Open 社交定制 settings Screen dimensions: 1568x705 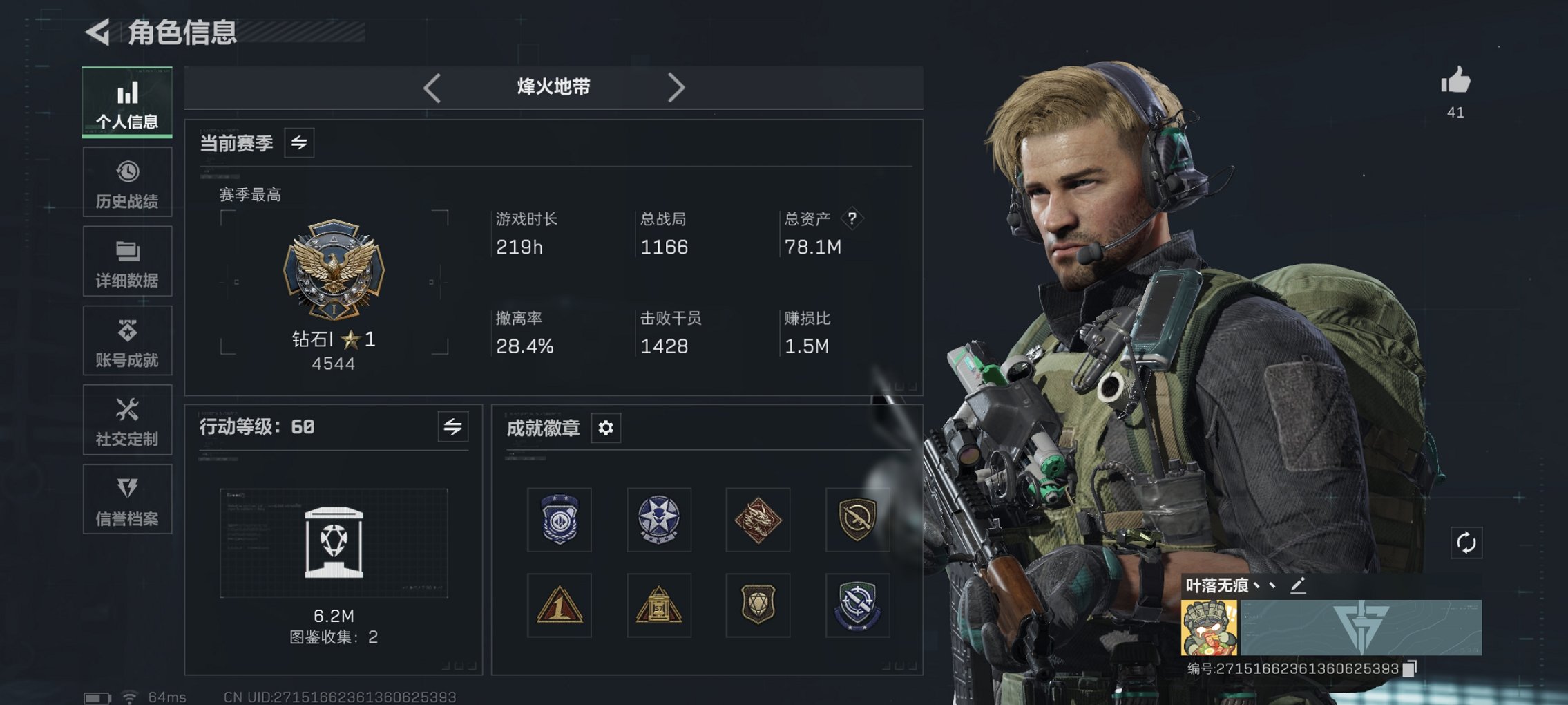(x=127, y=420)
